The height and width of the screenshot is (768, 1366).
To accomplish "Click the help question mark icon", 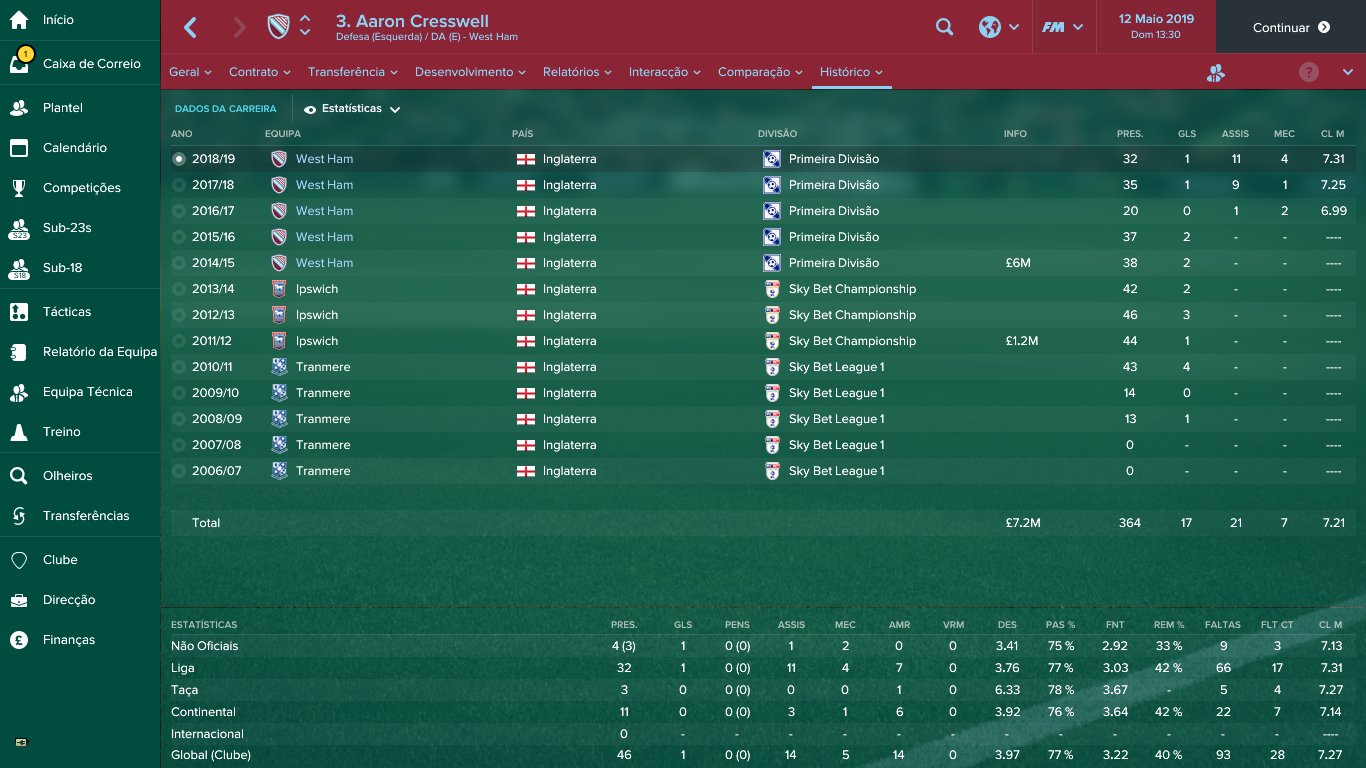I will (1309, 72).
